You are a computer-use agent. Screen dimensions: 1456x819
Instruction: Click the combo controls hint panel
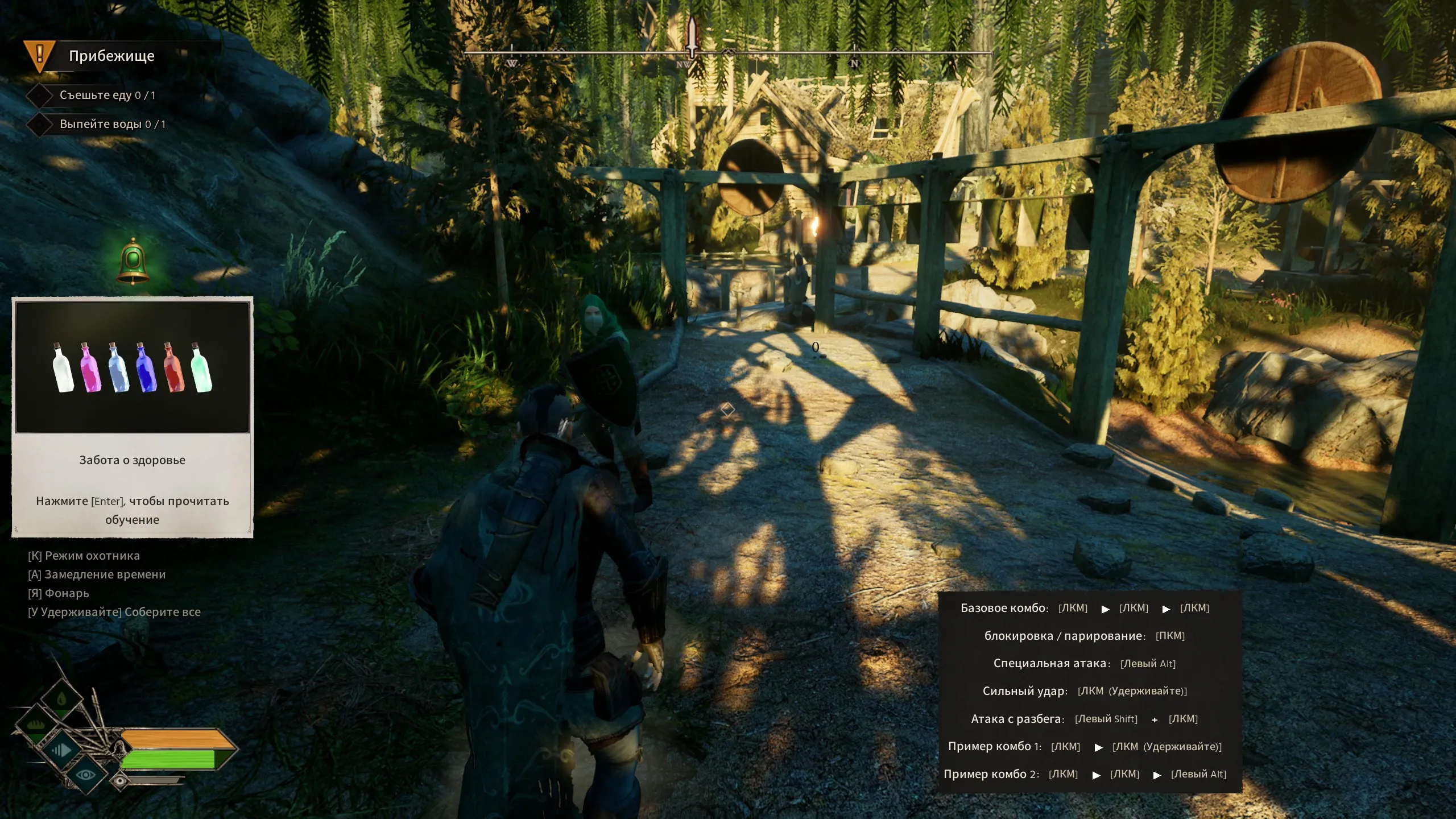[x=1089, y=692]
